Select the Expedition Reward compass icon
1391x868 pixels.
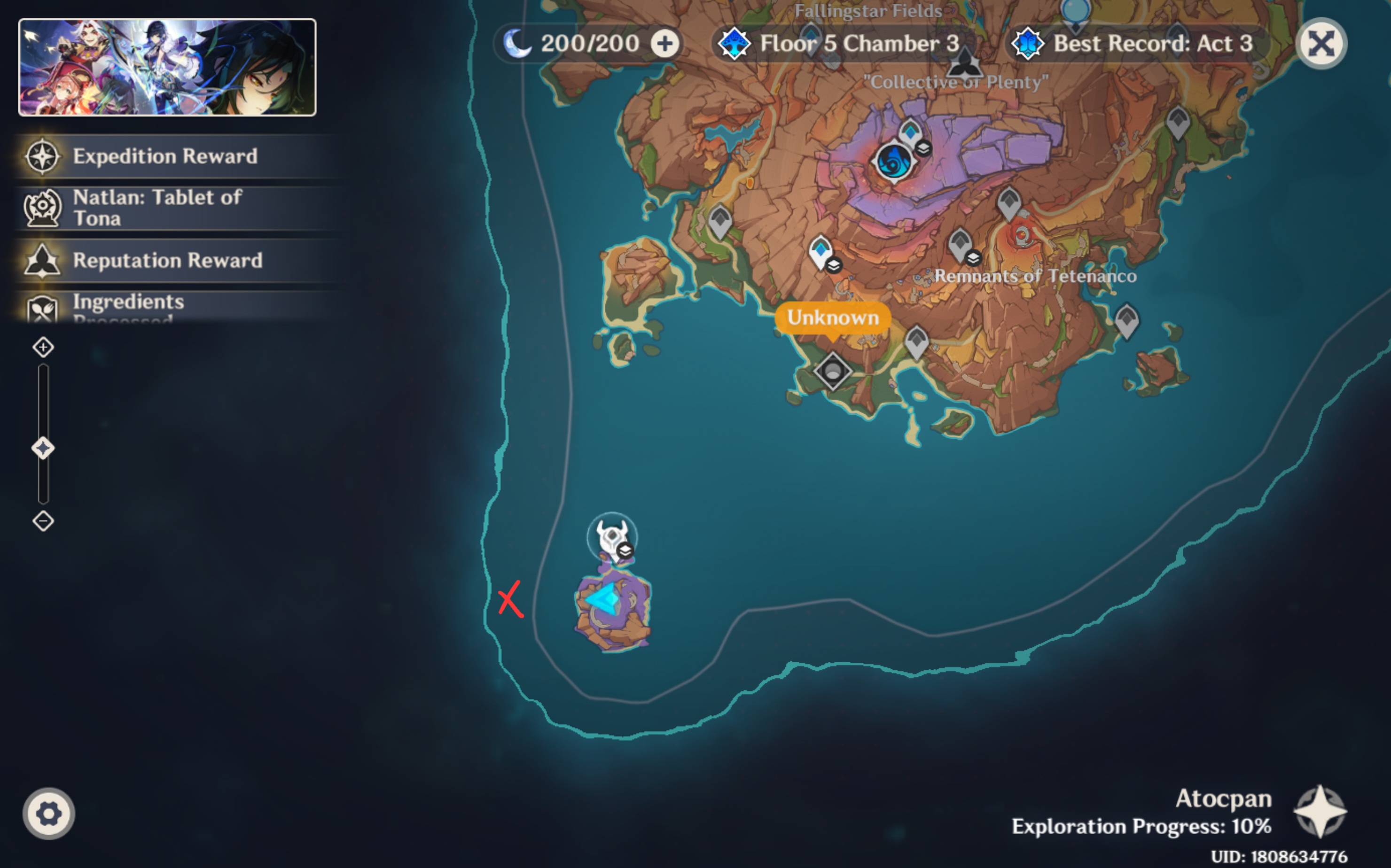tap(42, 156)
